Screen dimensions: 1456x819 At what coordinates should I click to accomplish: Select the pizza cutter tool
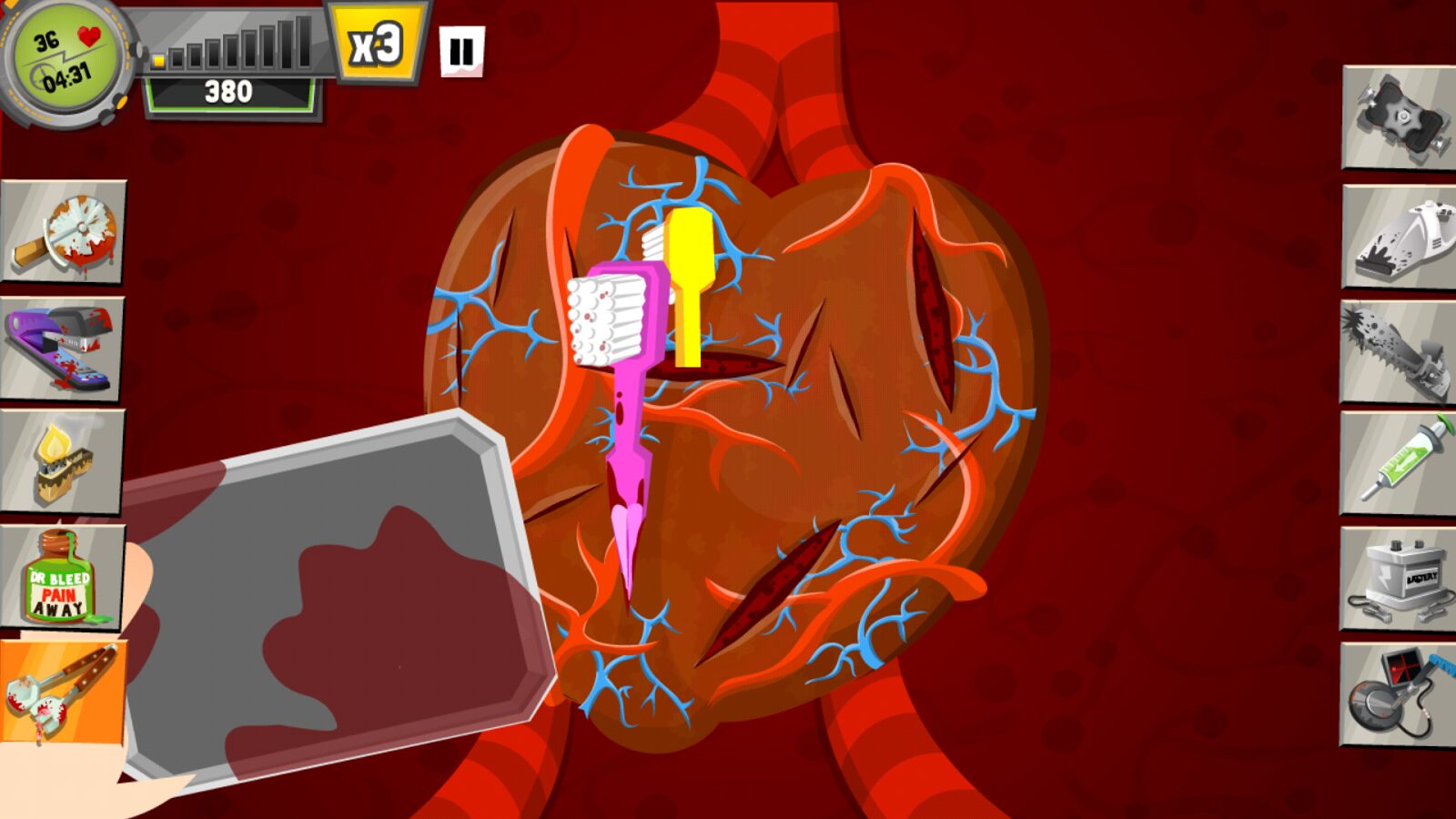[x=64, y=232]
